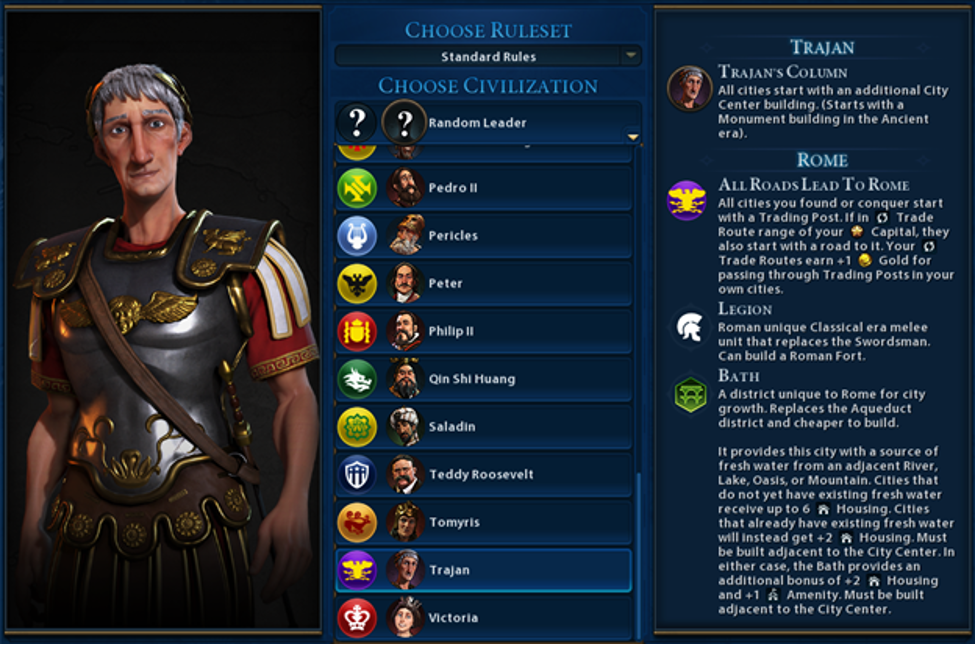
Task: Choose Victoria from the leader list
Action: (x=484, y=618)
